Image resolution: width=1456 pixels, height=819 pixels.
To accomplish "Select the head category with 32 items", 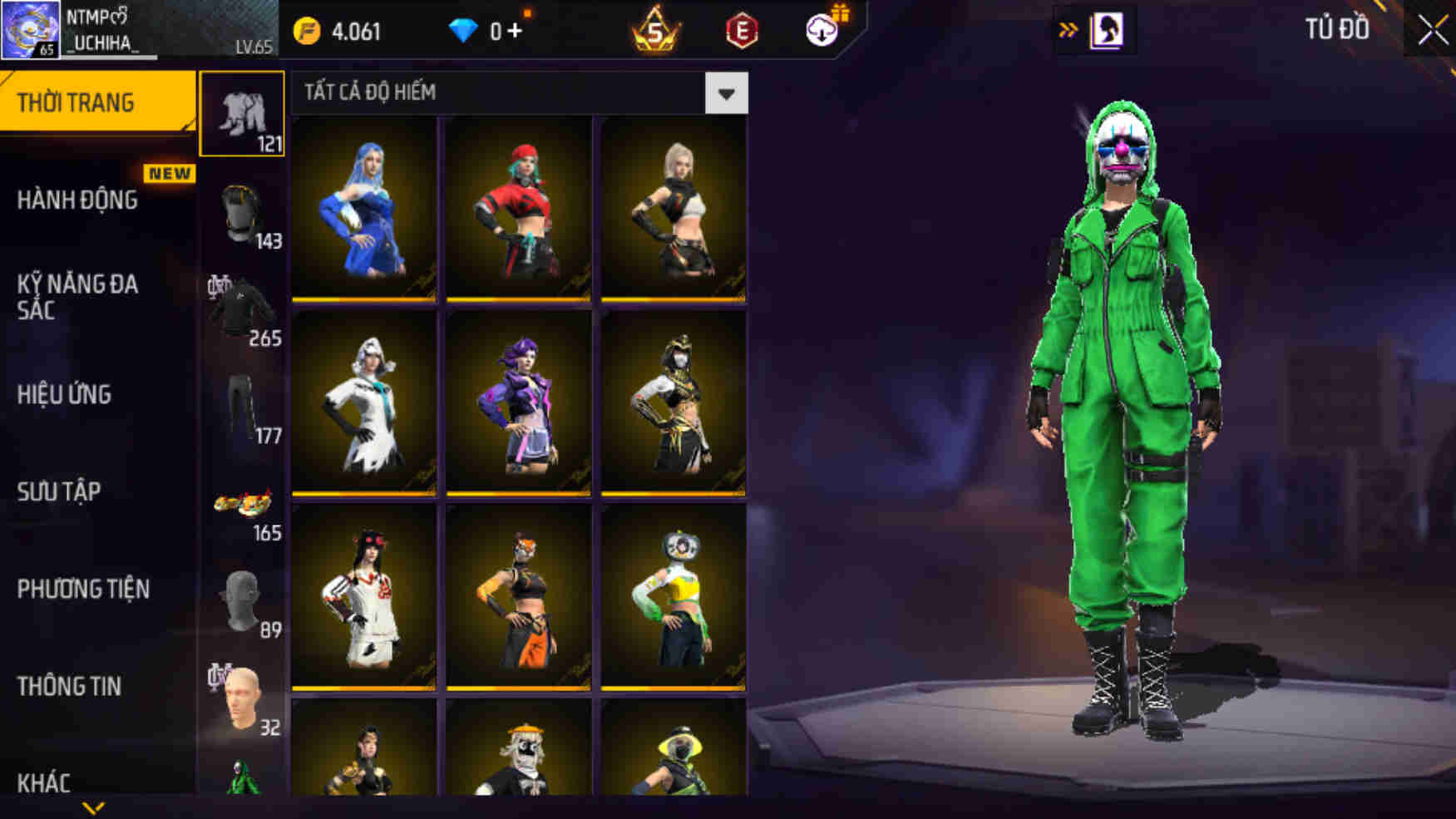I will click(x=241, y=698).
